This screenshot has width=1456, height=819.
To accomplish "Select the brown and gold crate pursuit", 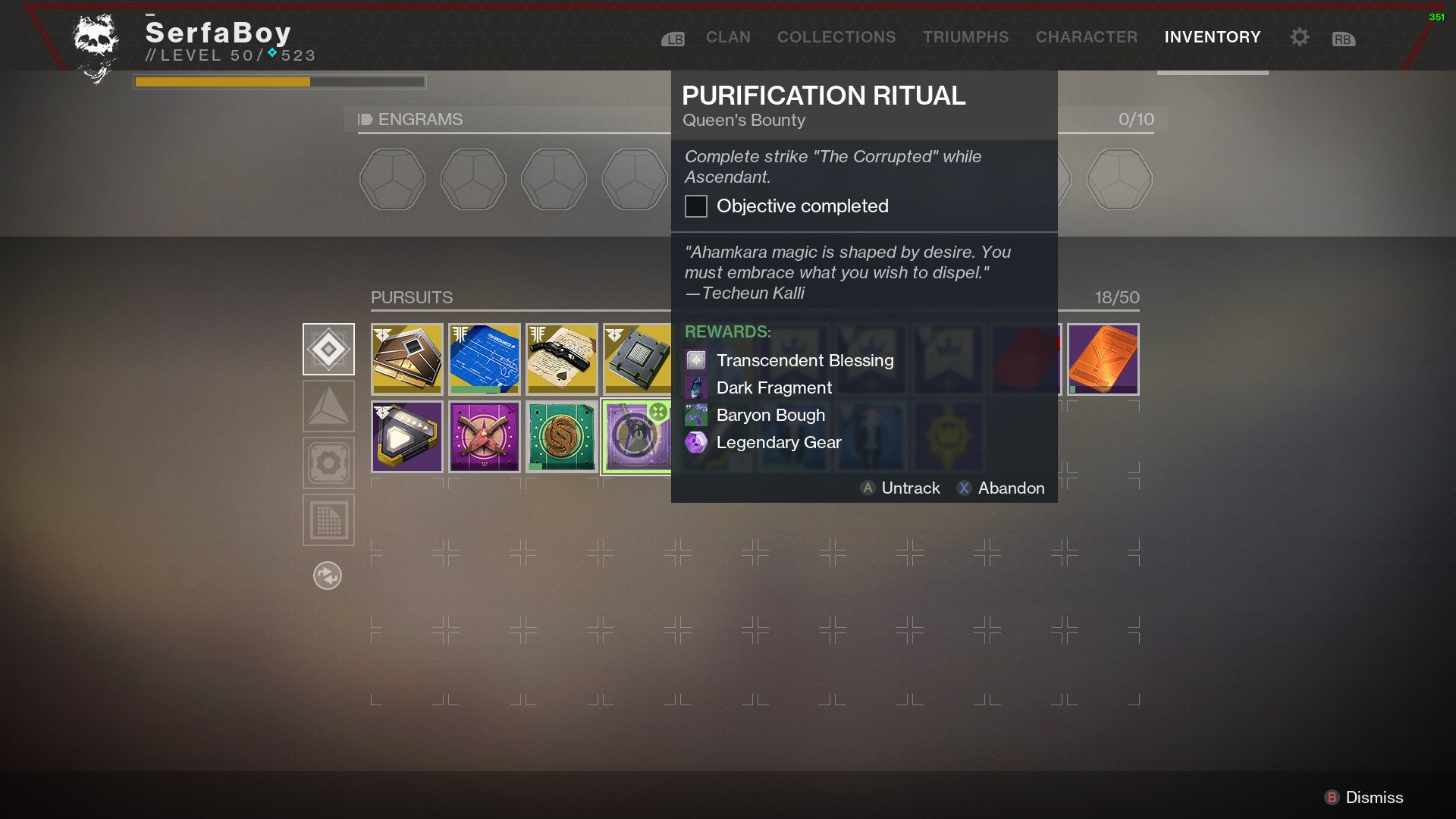I will (407, 359).
